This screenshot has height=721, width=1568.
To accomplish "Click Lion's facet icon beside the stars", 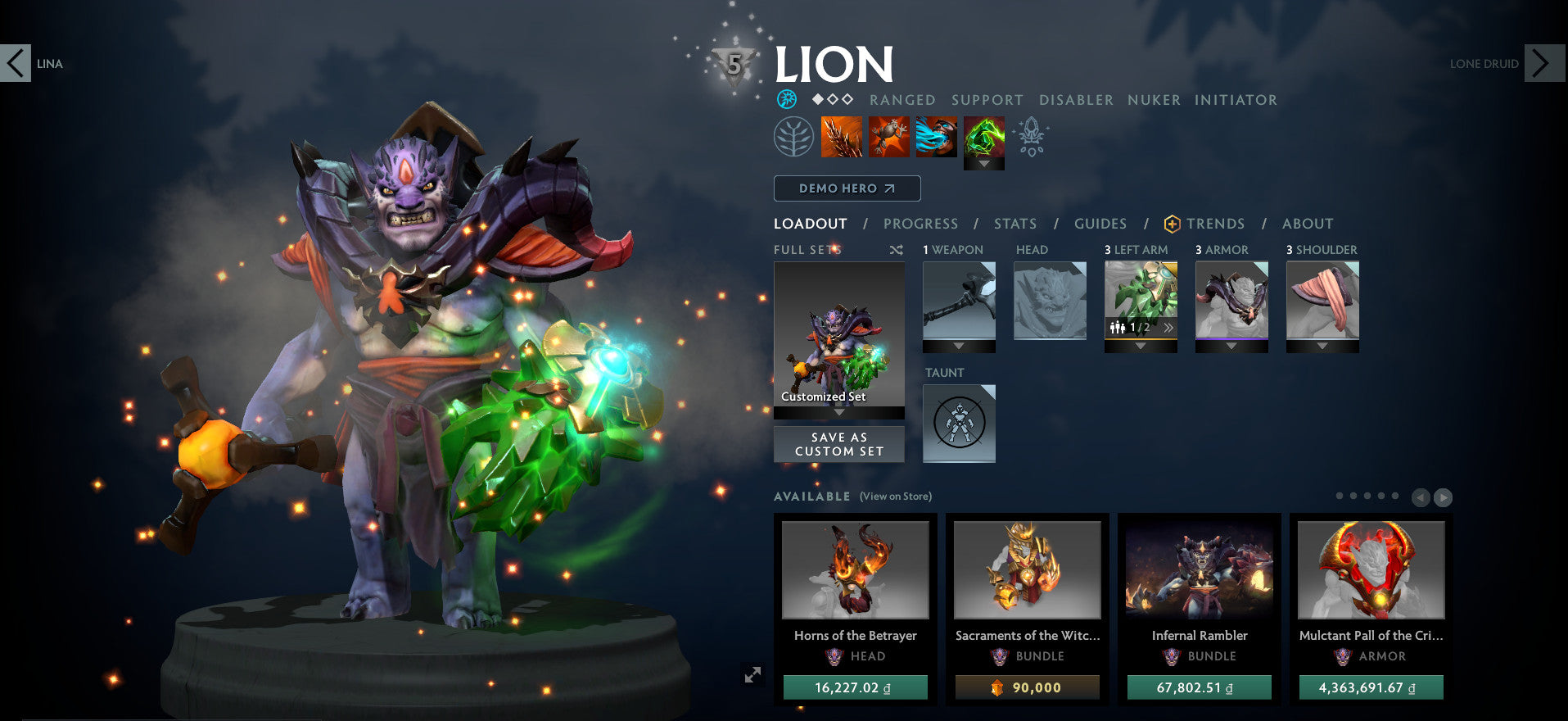I will tap(788, 100).
